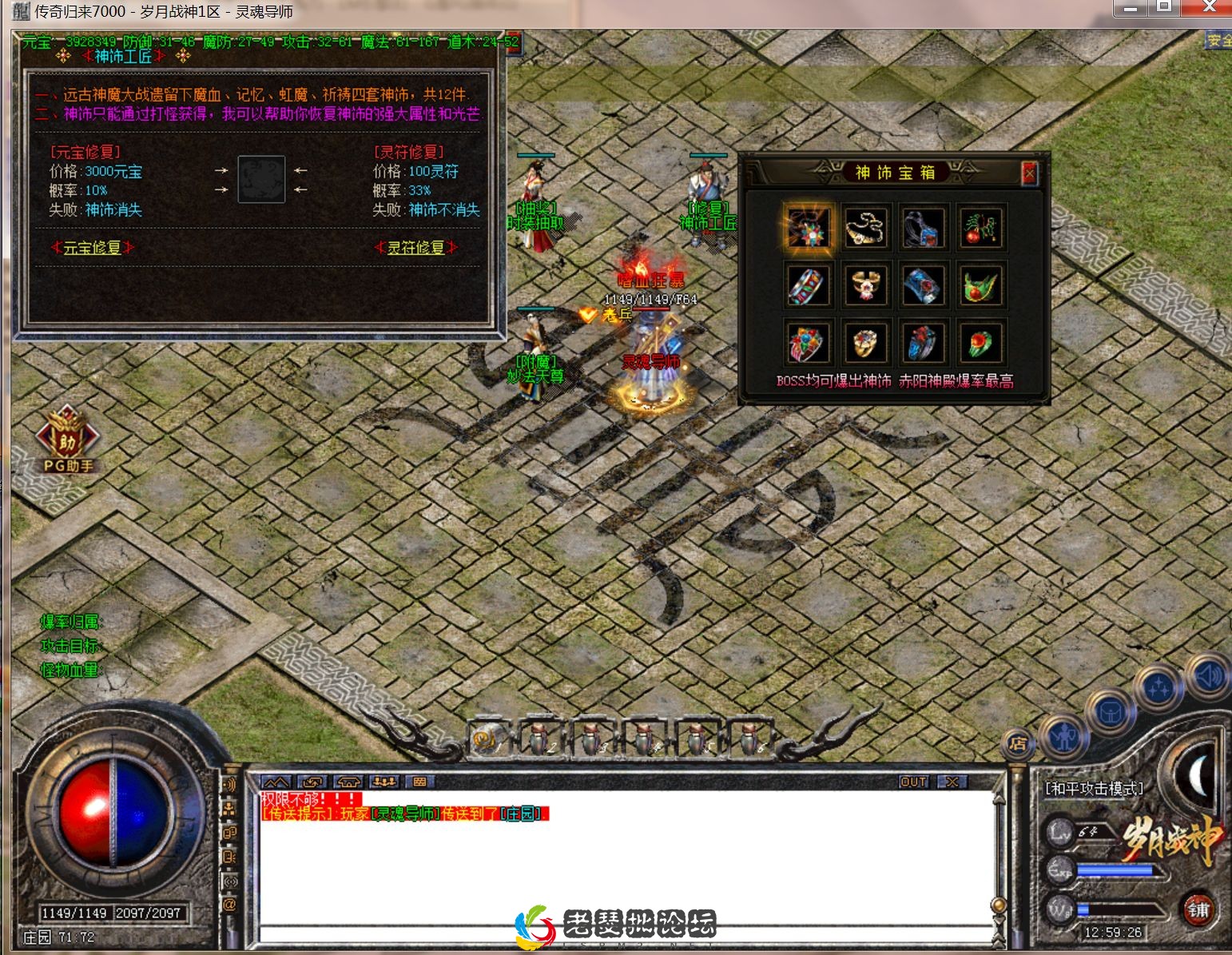
Task: Switch the 和平攻击模式 attack mode label
Action: [x=1094, y=789]
